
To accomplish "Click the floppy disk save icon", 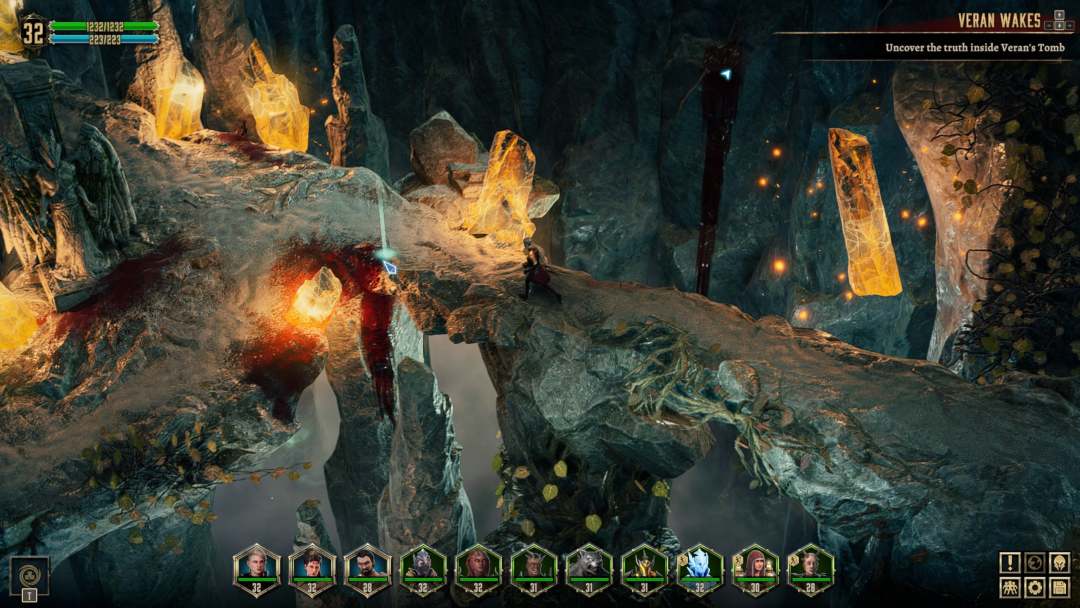I will [x=1059, y=587].
